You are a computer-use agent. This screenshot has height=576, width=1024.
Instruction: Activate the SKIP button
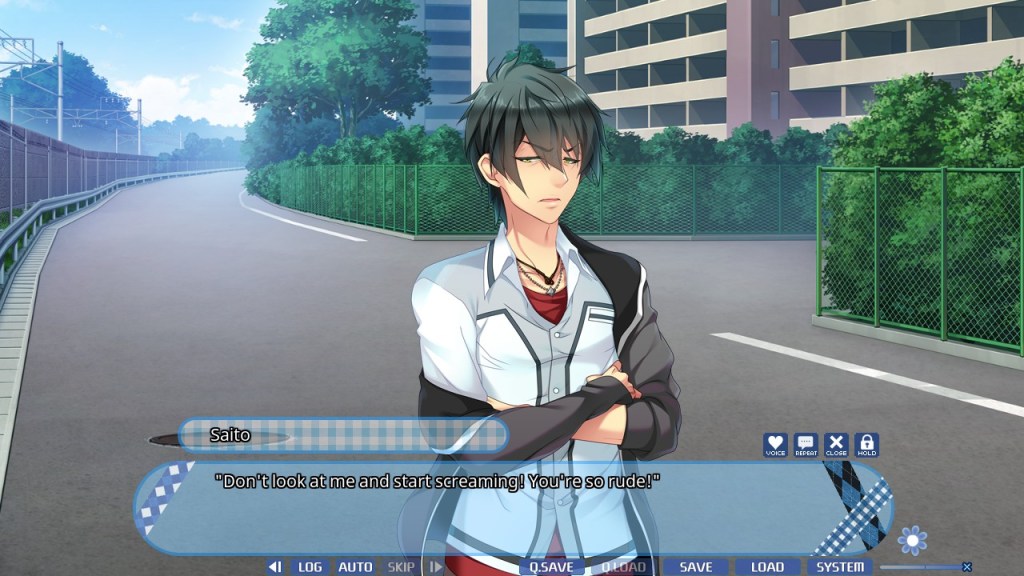point(401,567)
